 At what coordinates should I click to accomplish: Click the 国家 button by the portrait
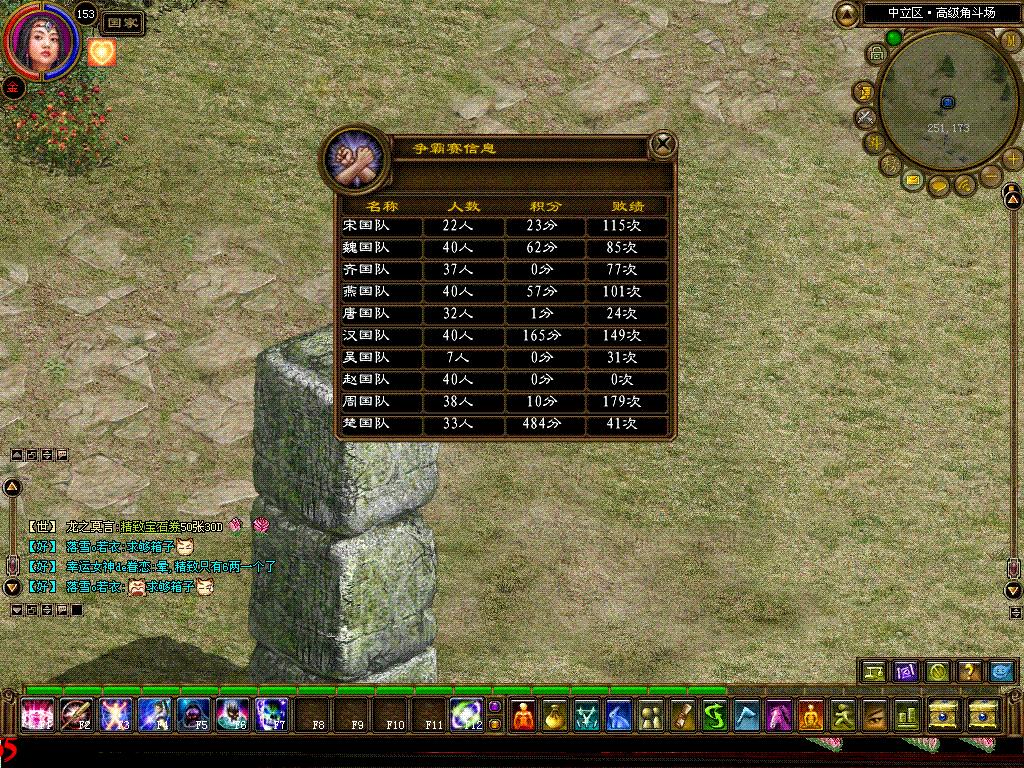point(123,22)
